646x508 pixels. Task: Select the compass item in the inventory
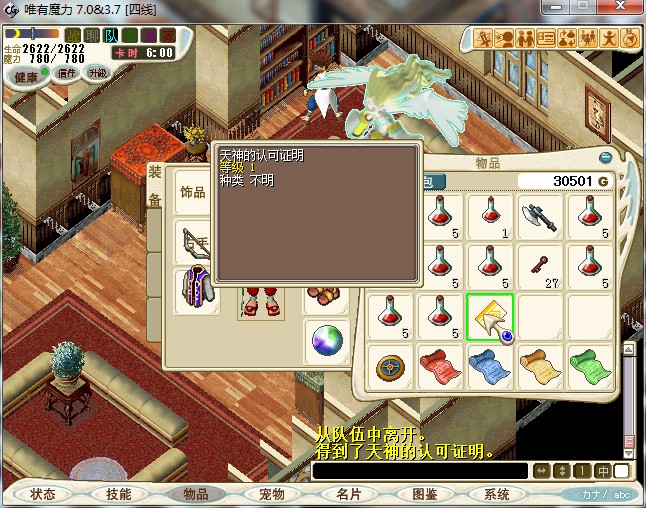coord(390,366)
